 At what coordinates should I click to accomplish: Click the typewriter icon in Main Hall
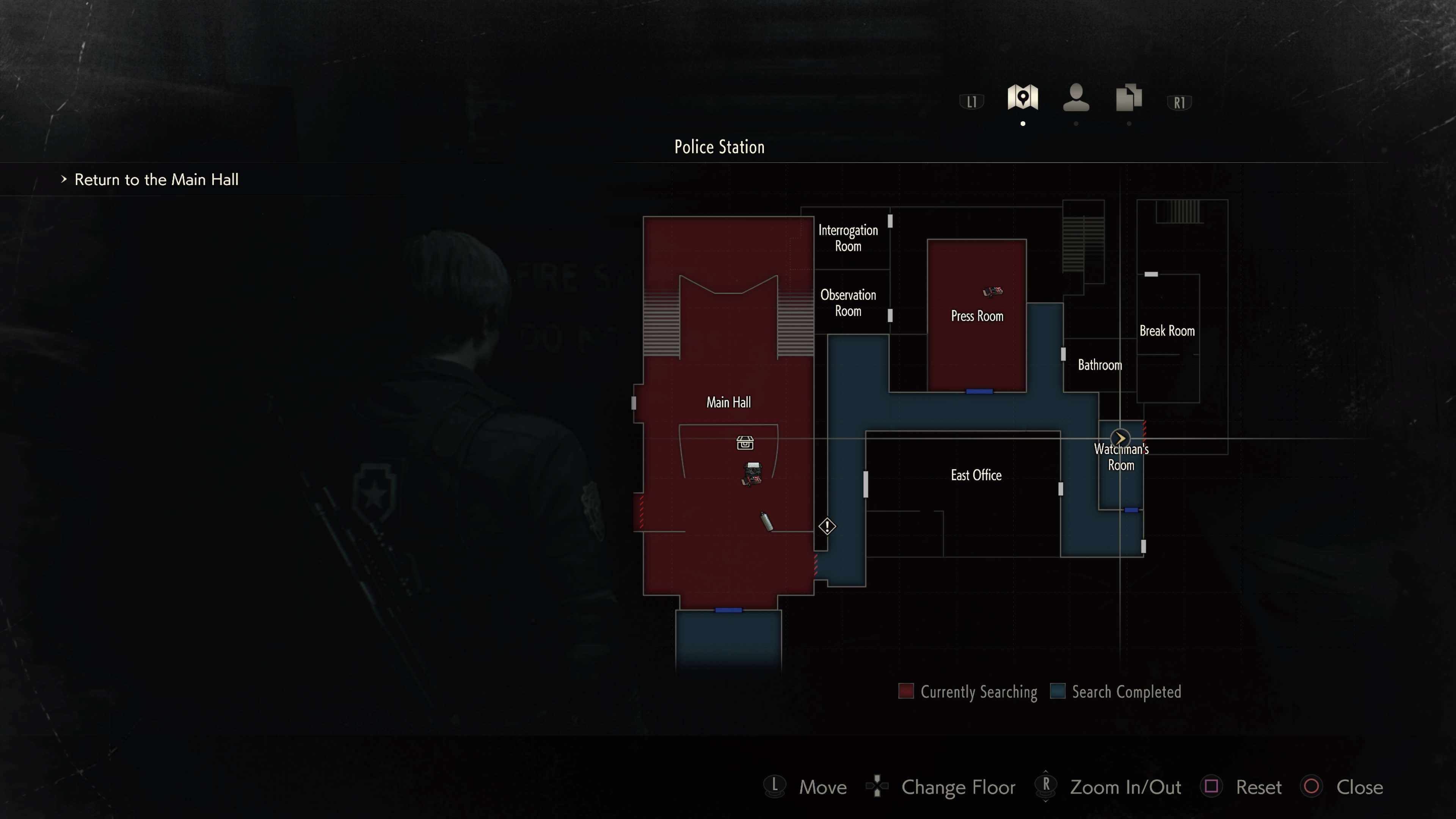coord(752,474)
